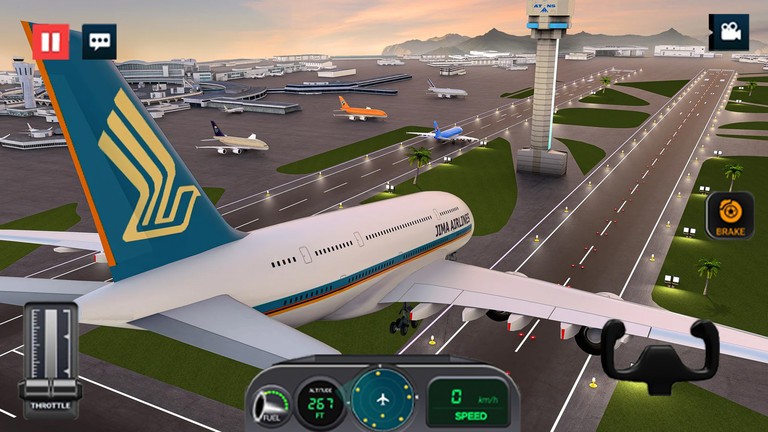
Task: Apply the orange BRAKE button
Action: [x=730, y=215]
